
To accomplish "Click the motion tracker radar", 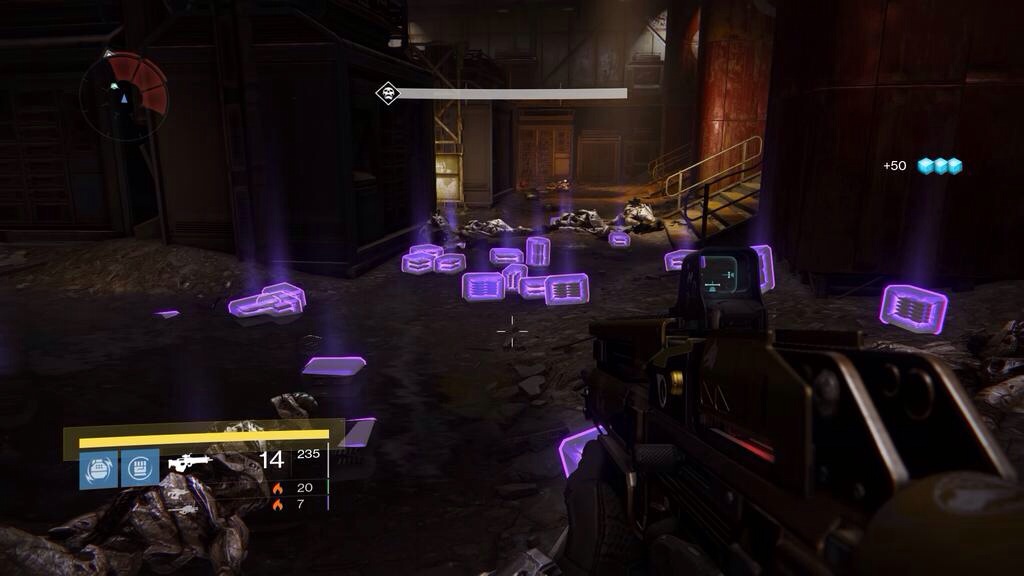I will point(124,96).
